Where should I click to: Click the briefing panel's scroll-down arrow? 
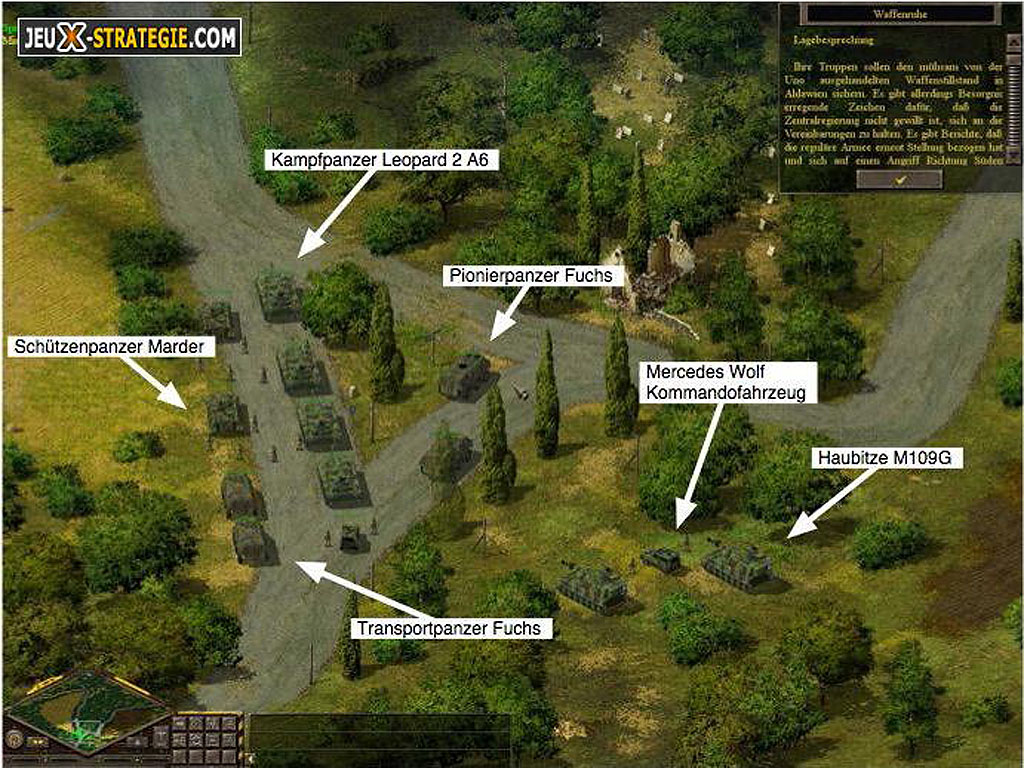pyautogui.click(x=1013, y=157)
